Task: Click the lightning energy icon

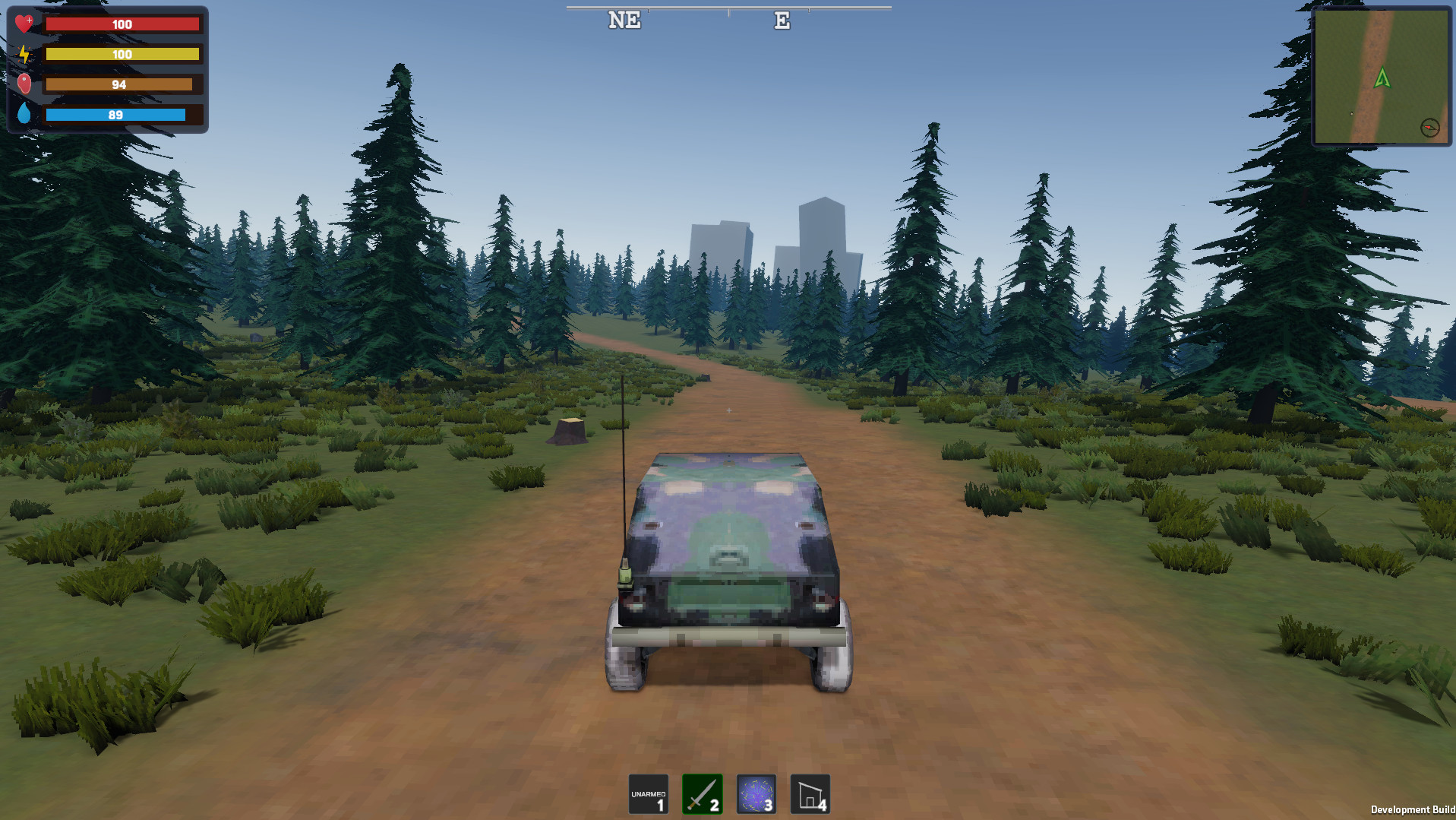Action: [x=25, y=53]
